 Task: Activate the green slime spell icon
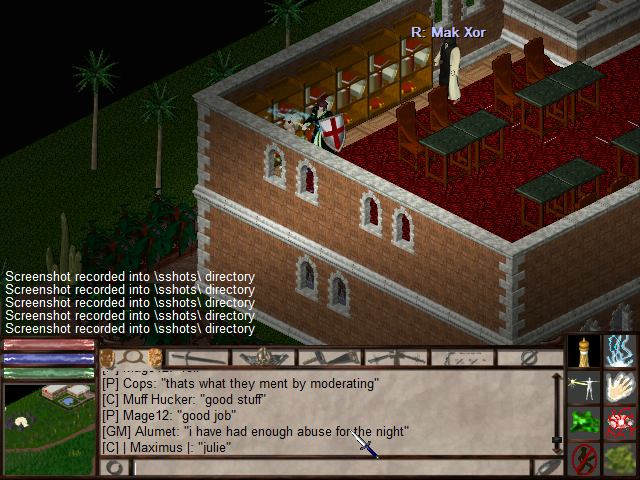click(584, 422)
